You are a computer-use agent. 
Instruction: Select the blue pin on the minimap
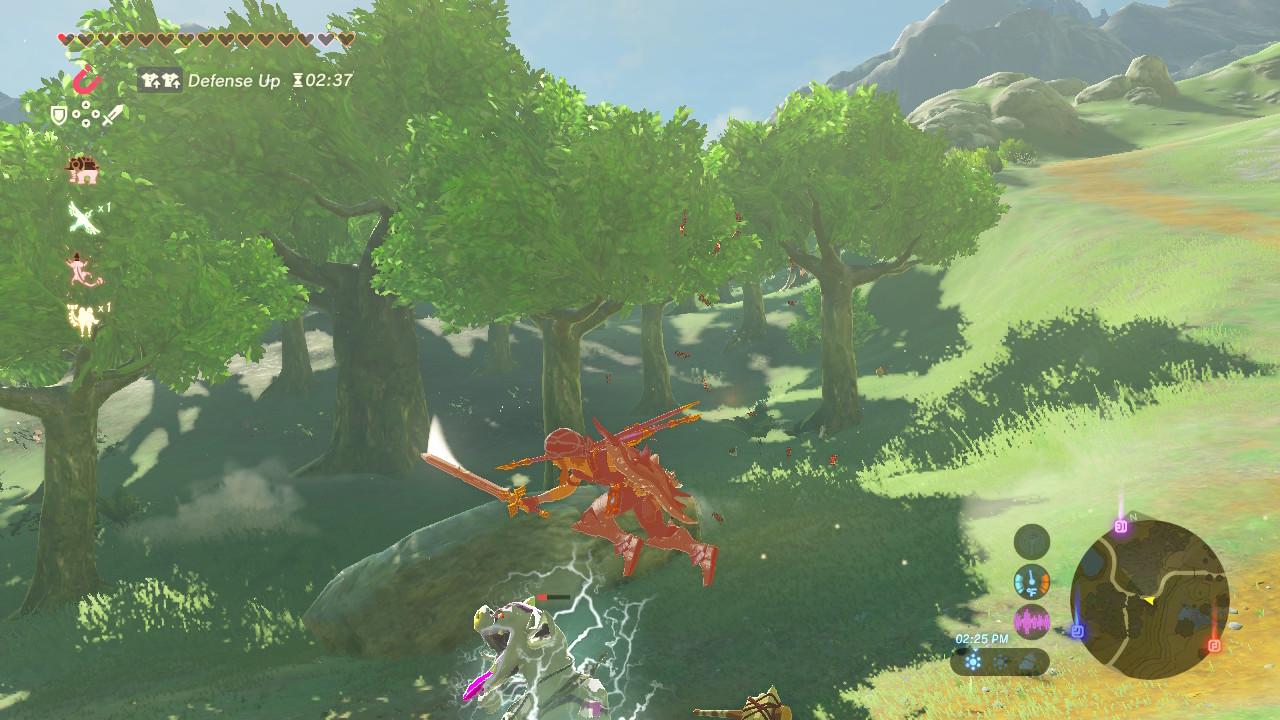coord(1078,631)
